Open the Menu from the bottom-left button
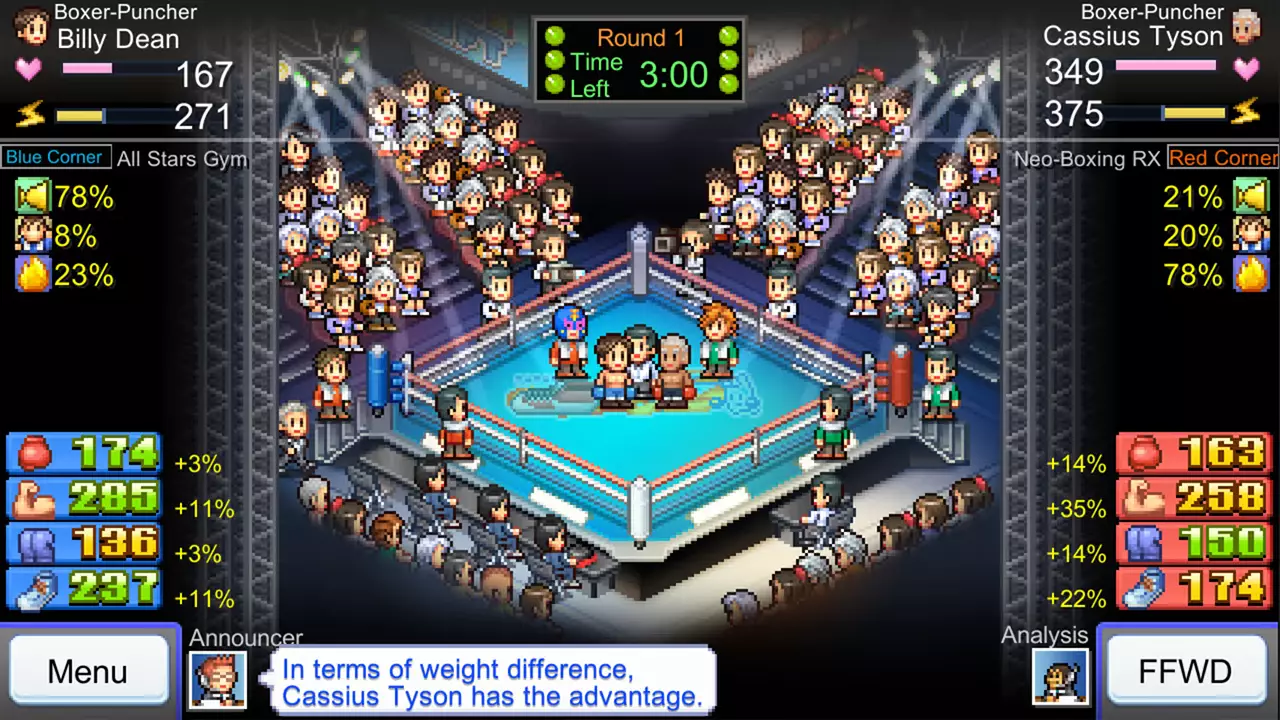 coord(88,671)
